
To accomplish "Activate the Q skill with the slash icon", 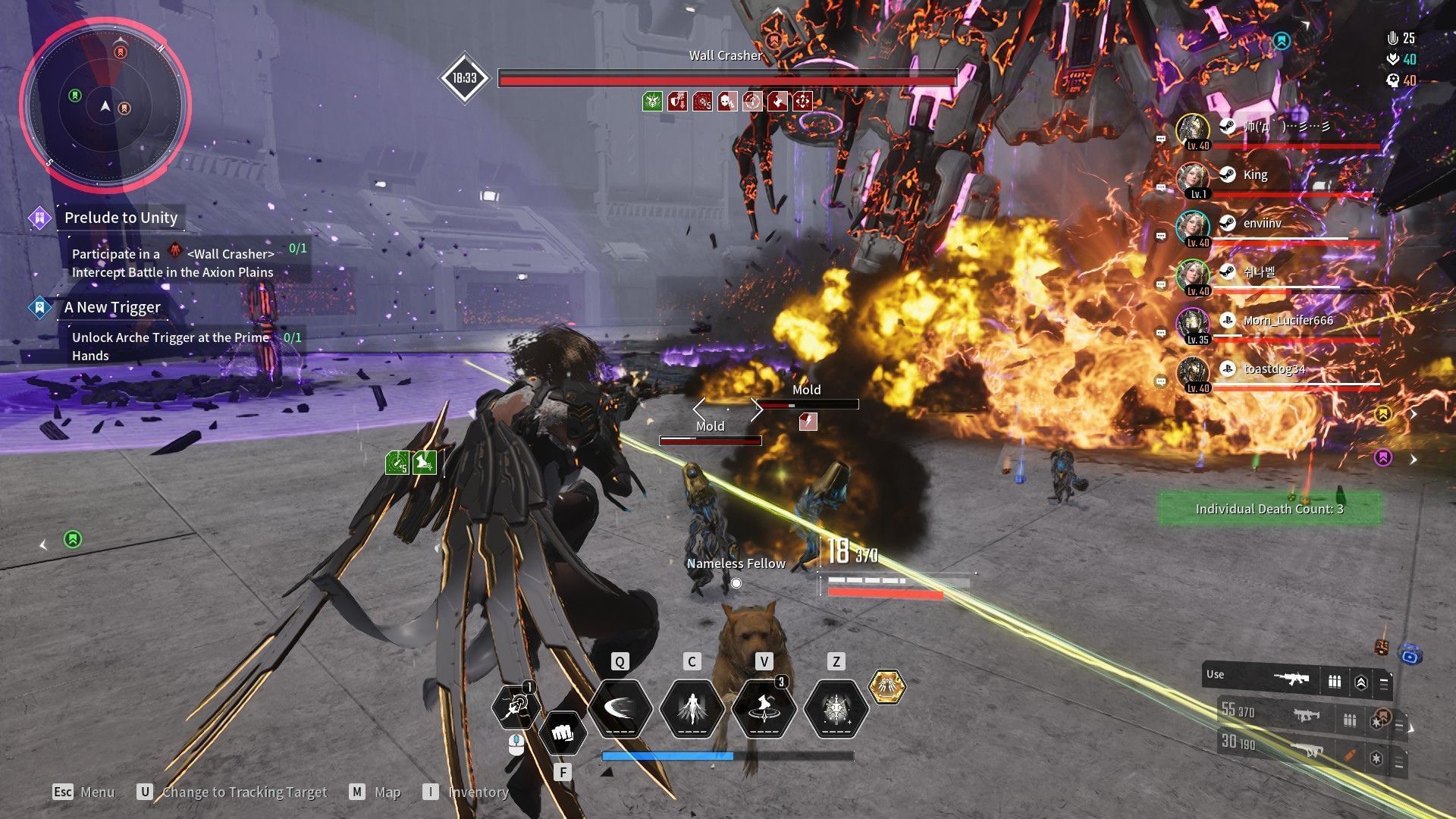I will pyautogui.click(x=620, y=709).
